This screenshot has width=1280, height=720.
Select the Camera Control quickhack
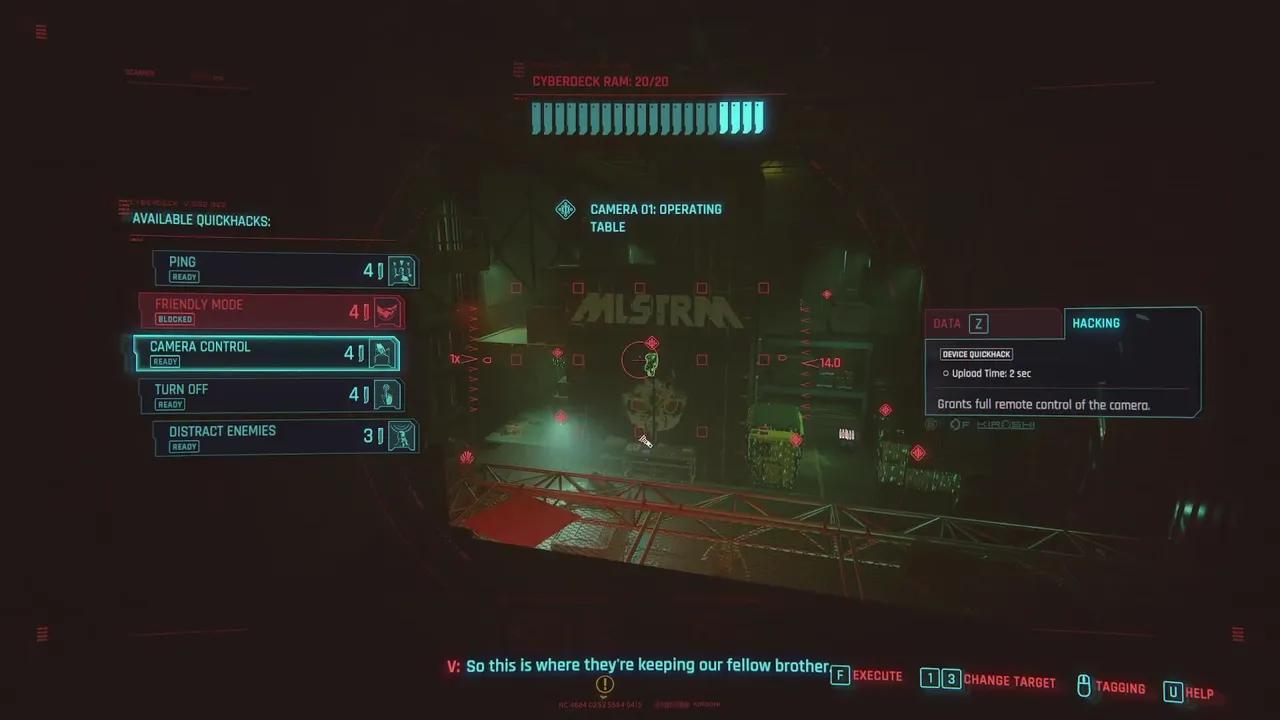tap(266, 353)
